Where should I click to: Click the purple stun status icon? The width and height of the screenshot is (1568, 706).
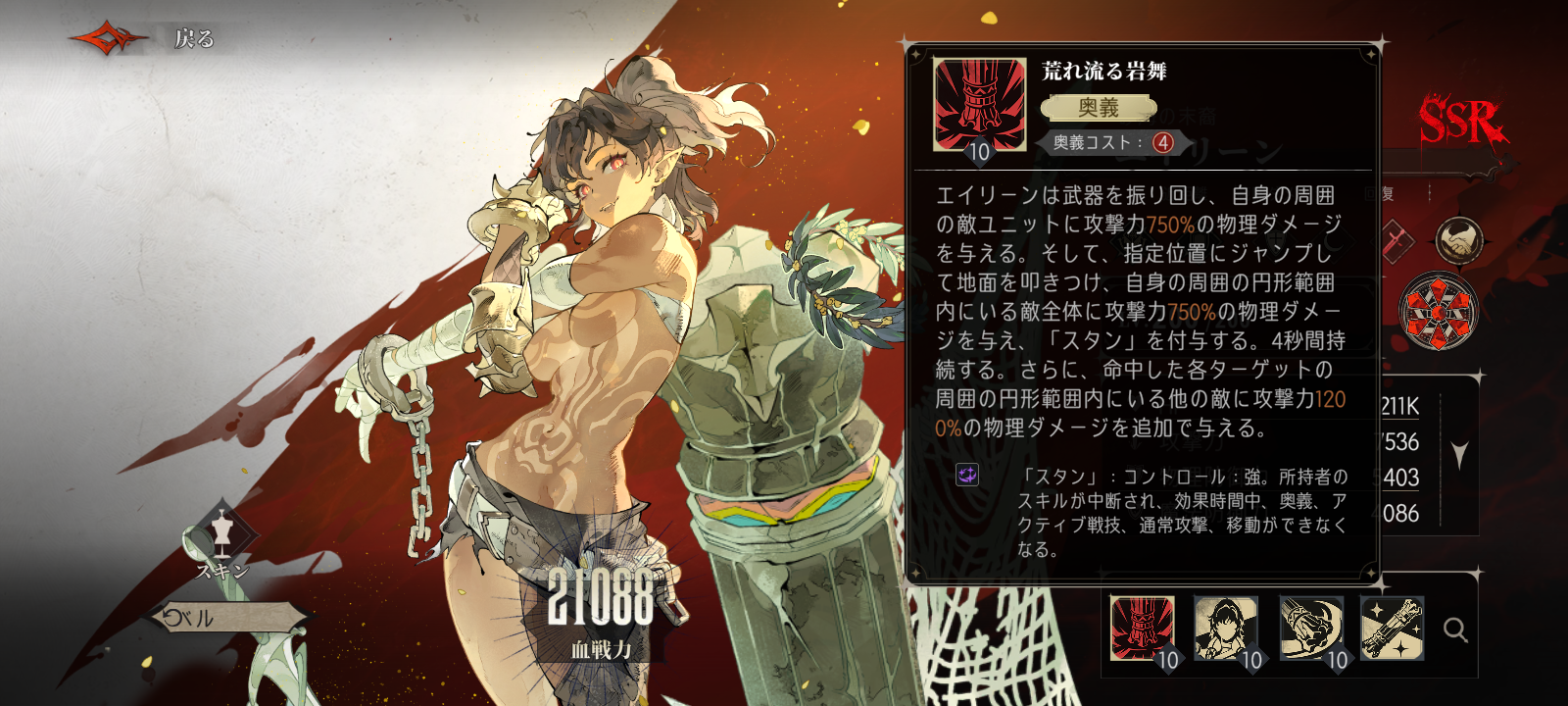pyautogui.click(x=967, y=476)
